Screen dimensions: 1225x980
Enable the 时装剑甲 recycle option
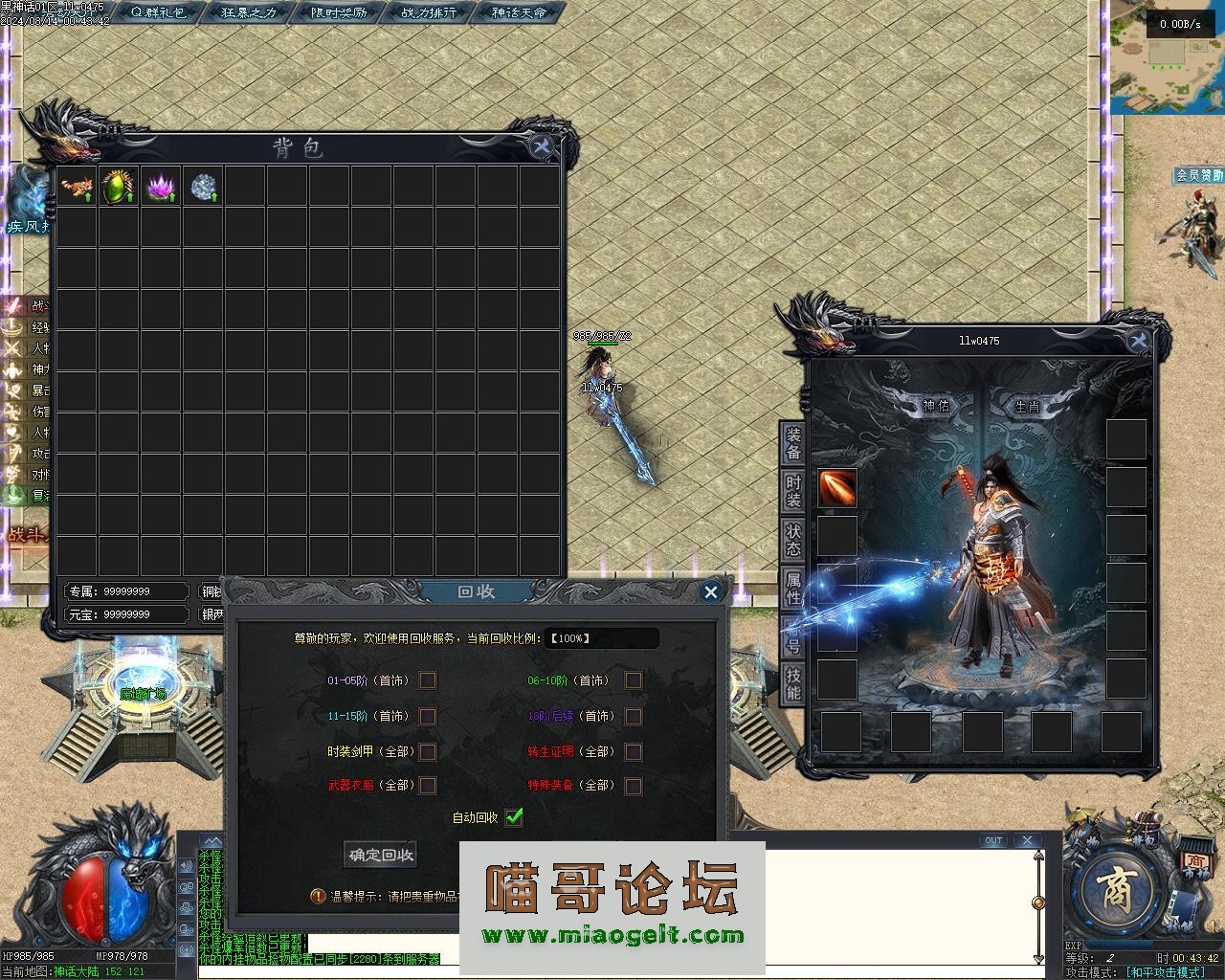click(428, 751)
